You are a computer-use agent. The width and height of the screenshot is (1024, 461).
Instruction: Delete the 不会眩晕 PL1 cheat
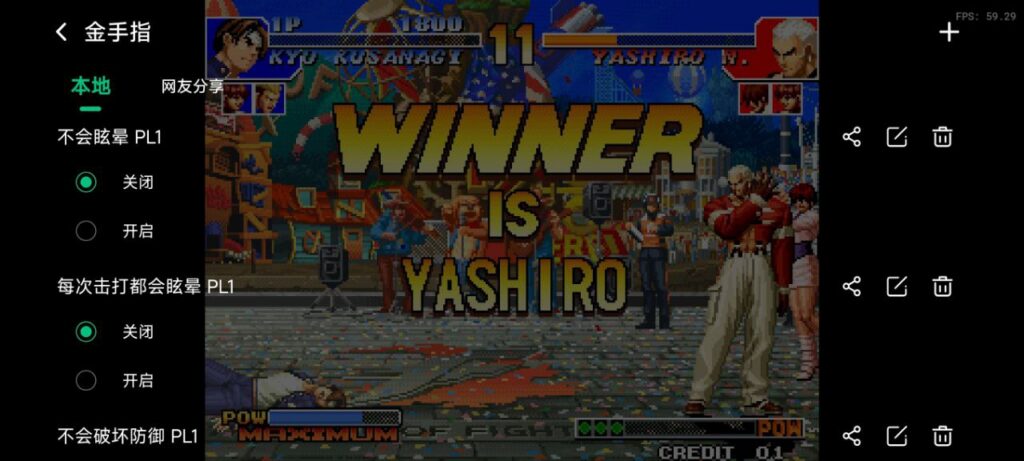point(942,137)
